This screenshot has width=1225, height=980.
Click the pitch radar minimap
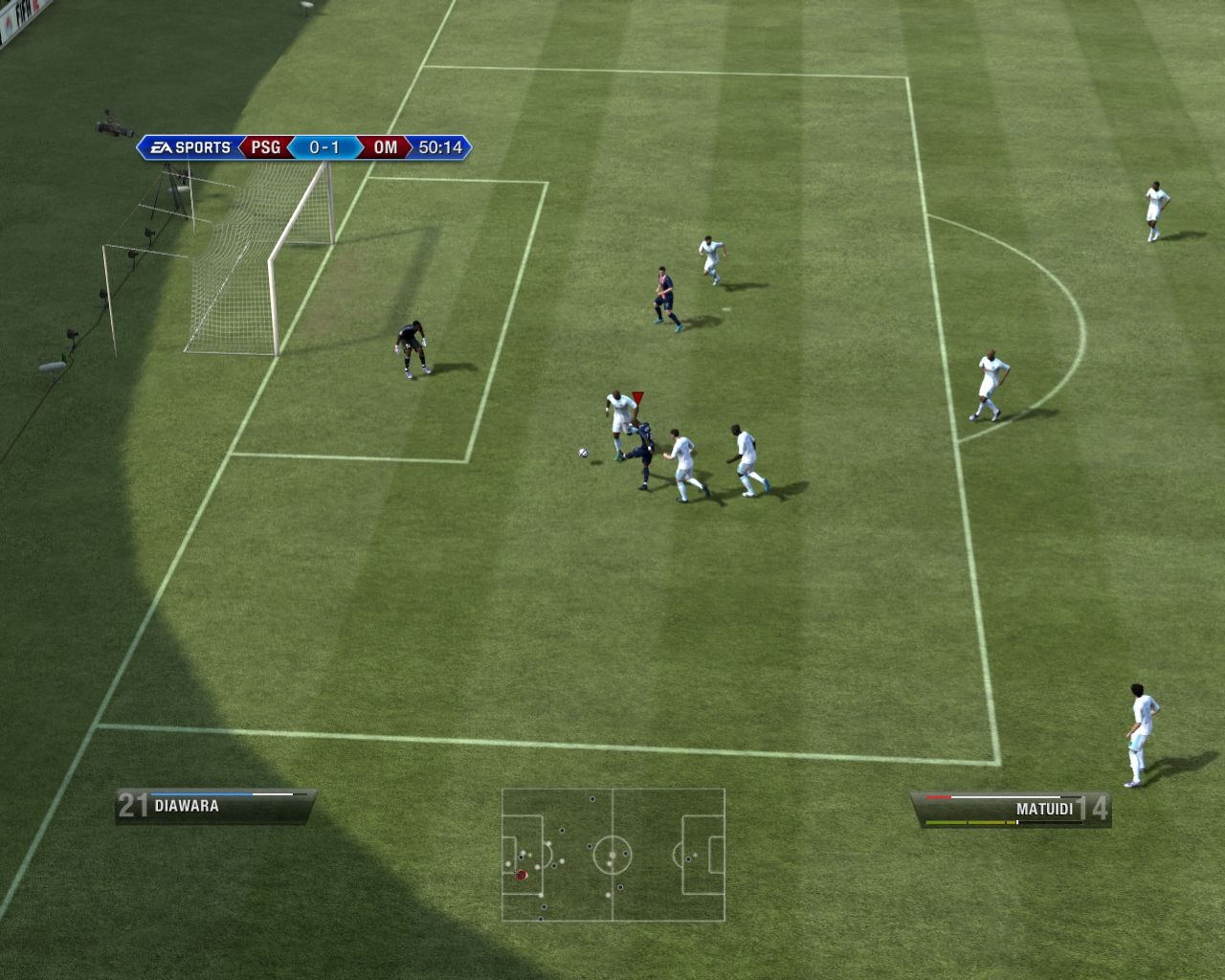point(612,855)
